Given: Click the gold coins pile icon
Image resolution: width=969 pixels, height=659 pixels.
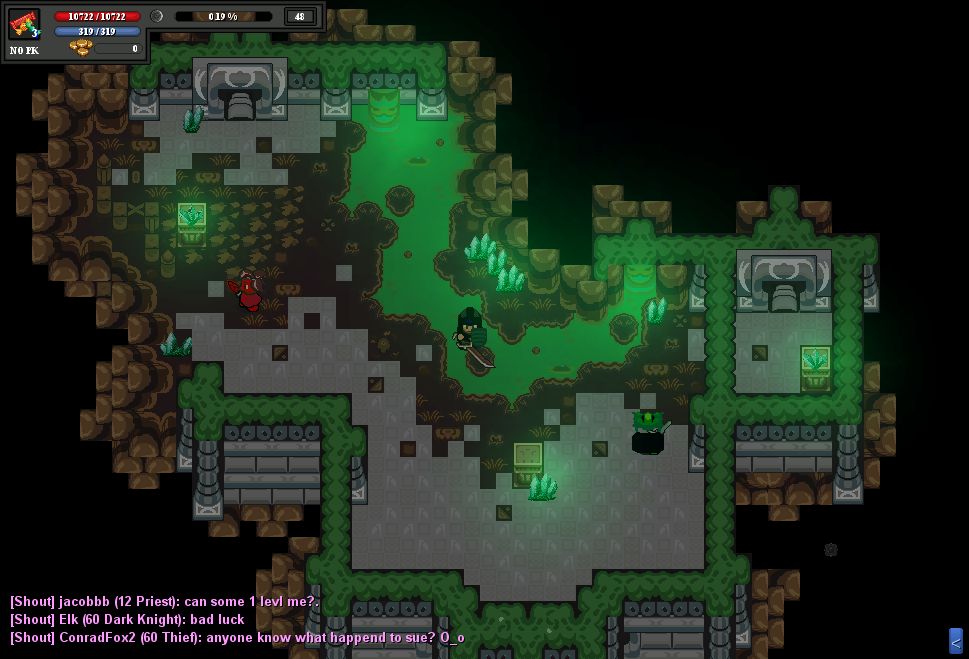Looking at the screenshot, I should 81,48.
